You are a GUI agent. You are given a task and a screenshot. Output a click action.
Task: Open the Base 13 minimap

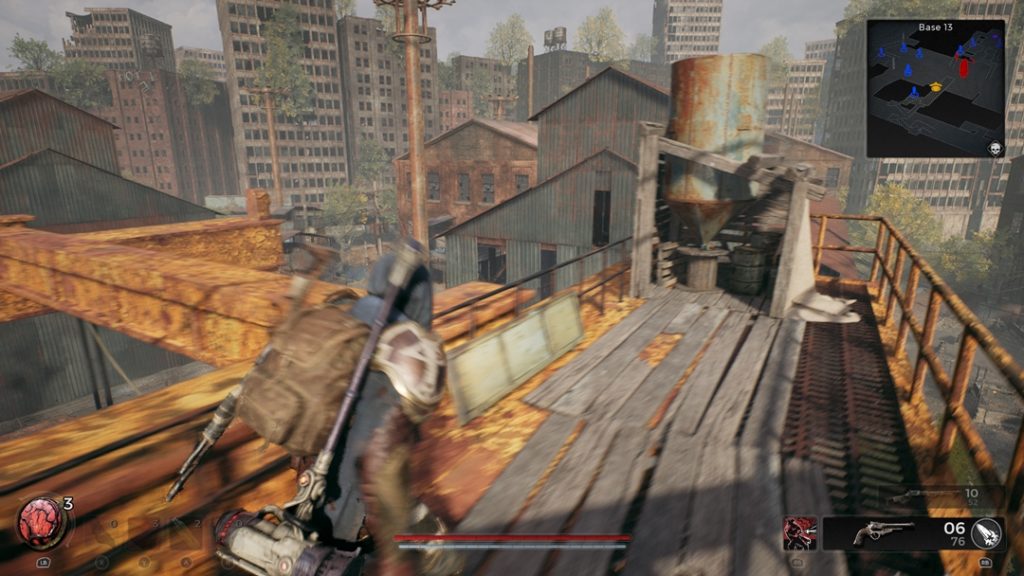pos(934,88)
